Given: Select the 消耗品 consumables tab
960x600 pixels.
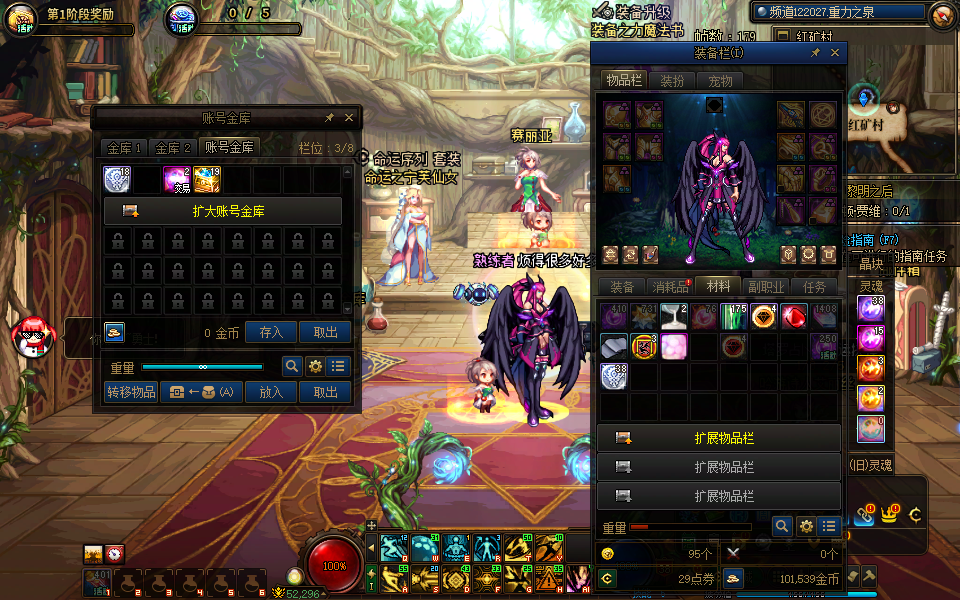Looking at the screenshot, I should click(669, 287).
